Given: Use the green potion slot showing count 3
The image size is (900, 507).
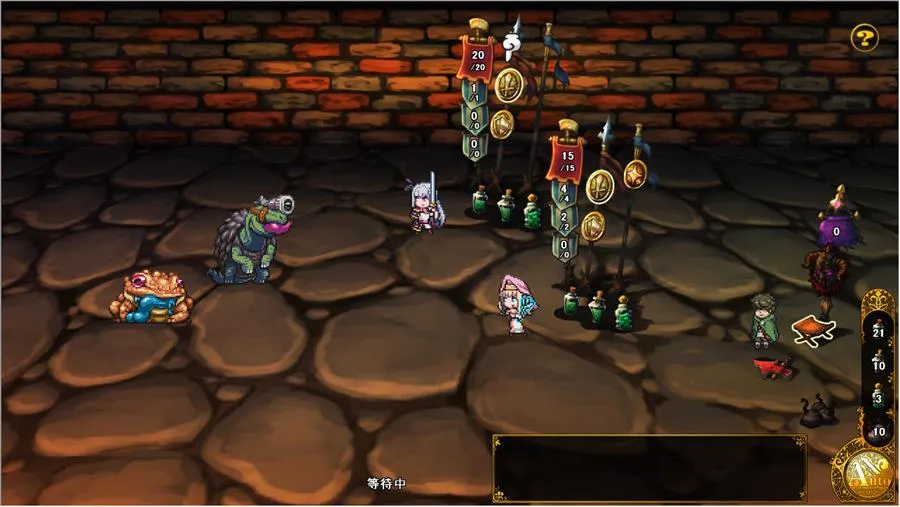Looking at the screenshot, I should point(879,398).
